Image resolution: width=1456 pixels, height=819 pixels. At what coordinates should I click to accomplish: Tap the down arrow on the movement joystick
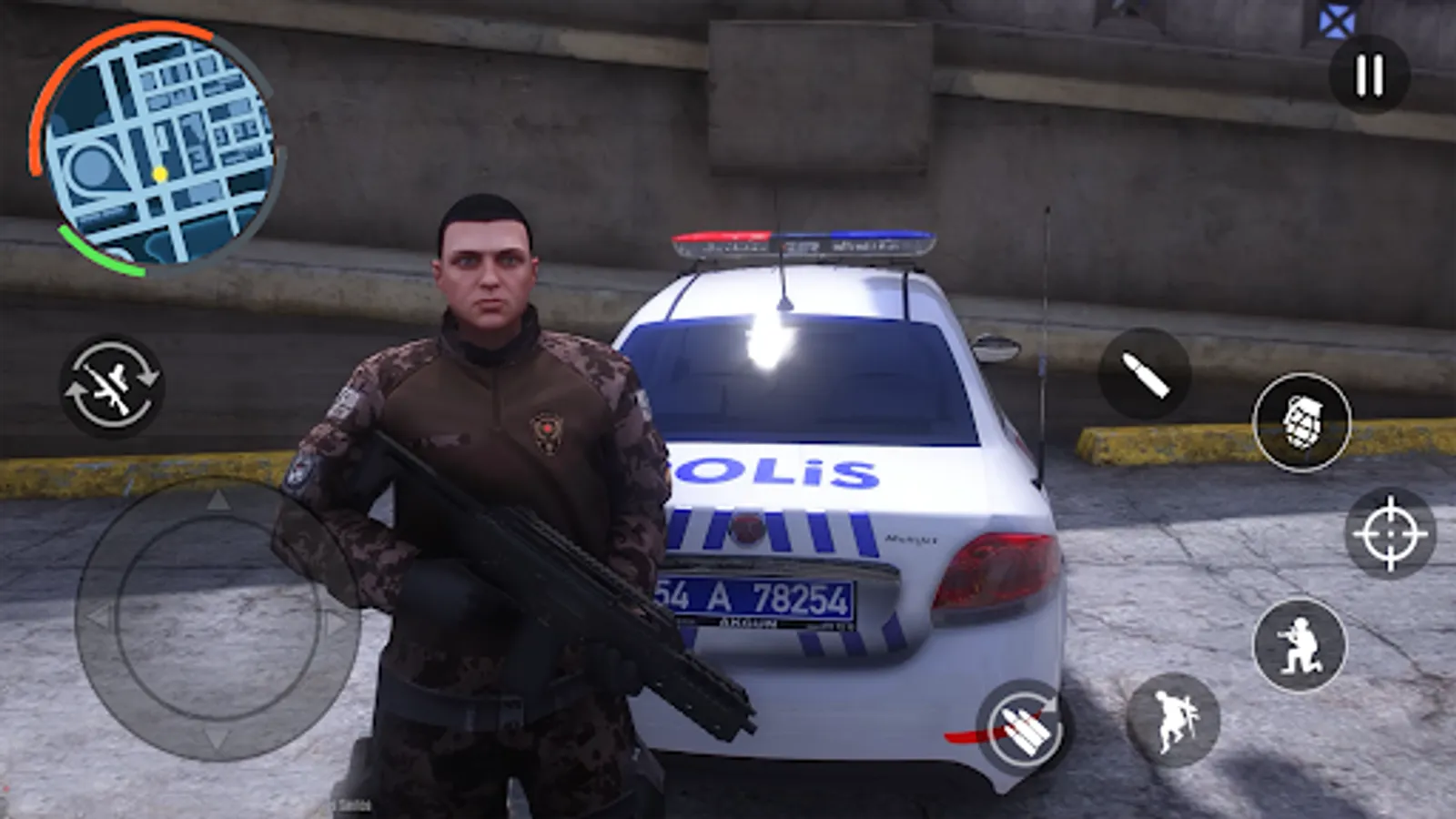coord(216,739)
